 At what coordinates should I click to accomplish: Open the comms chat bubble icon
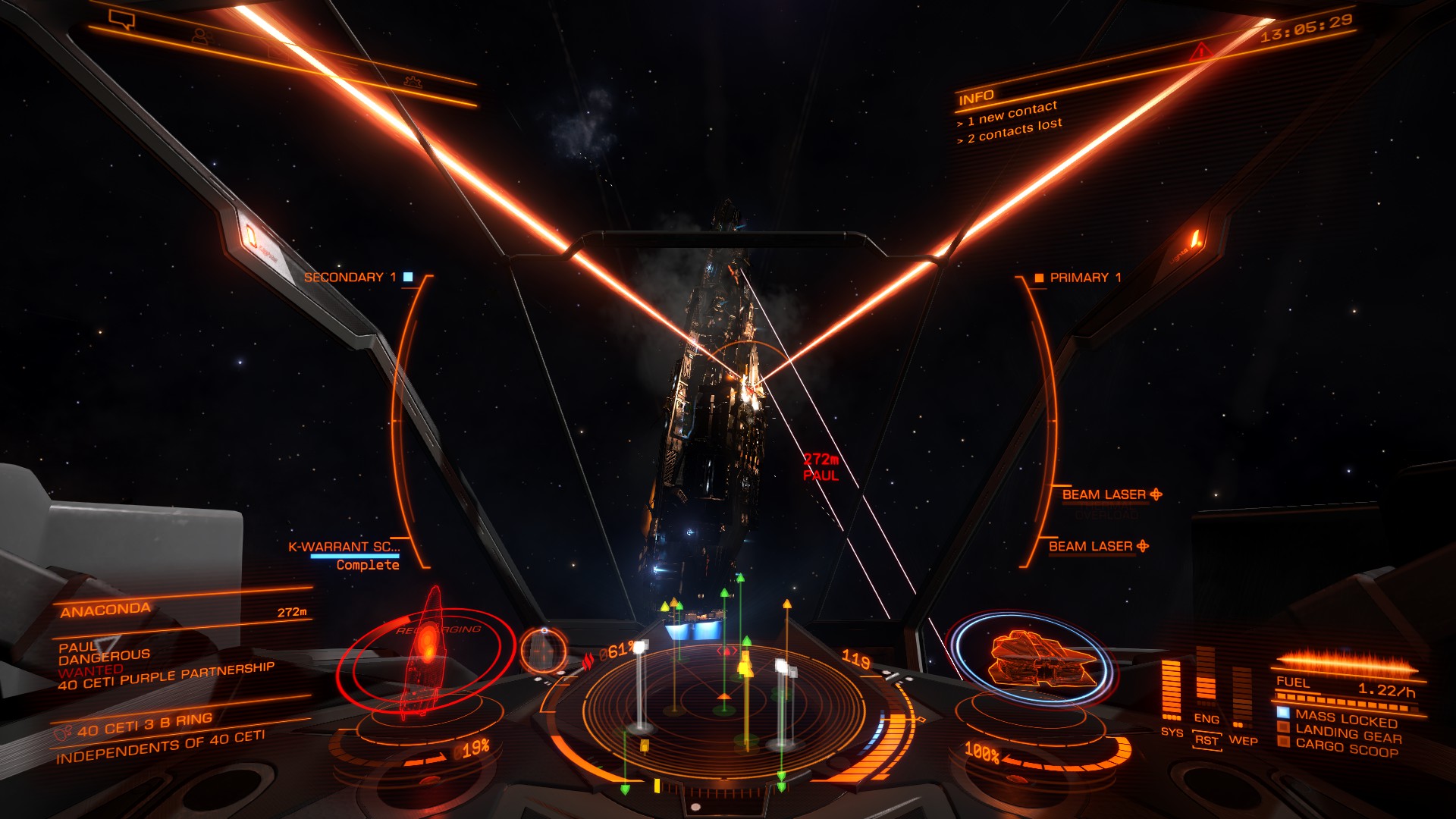point(121,19)
